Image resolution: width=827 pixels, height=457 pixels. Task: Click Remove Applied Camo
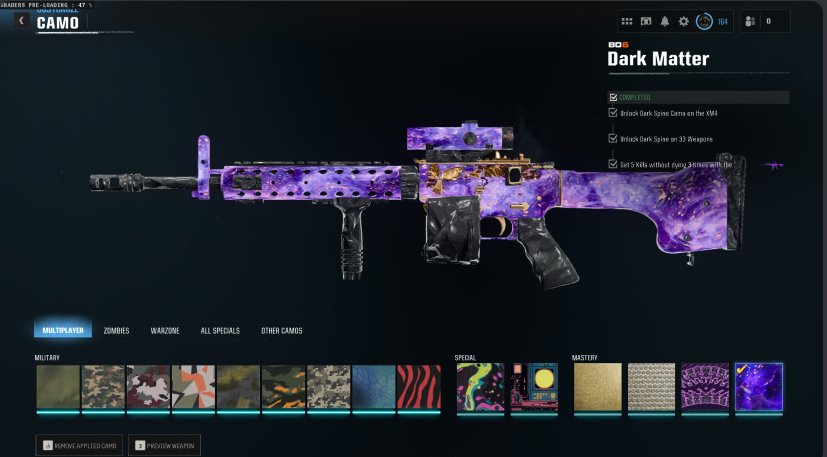pyautogui.click(x=80, y=444)
